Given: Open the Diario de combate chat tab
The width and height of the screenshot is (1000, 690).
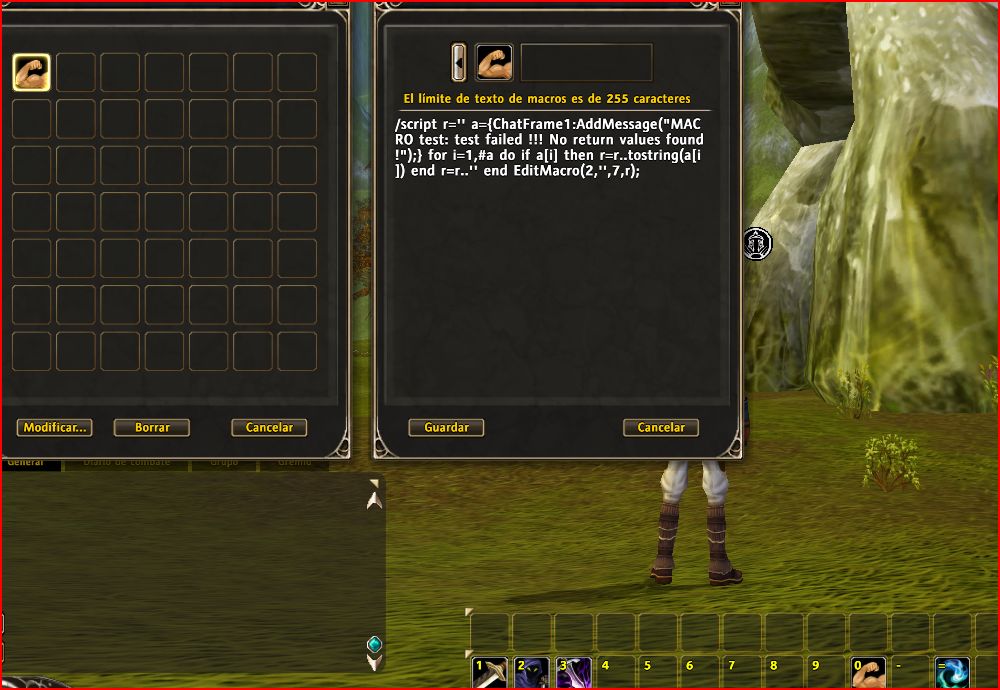Looking at the screenshot, I should point(126,463).
